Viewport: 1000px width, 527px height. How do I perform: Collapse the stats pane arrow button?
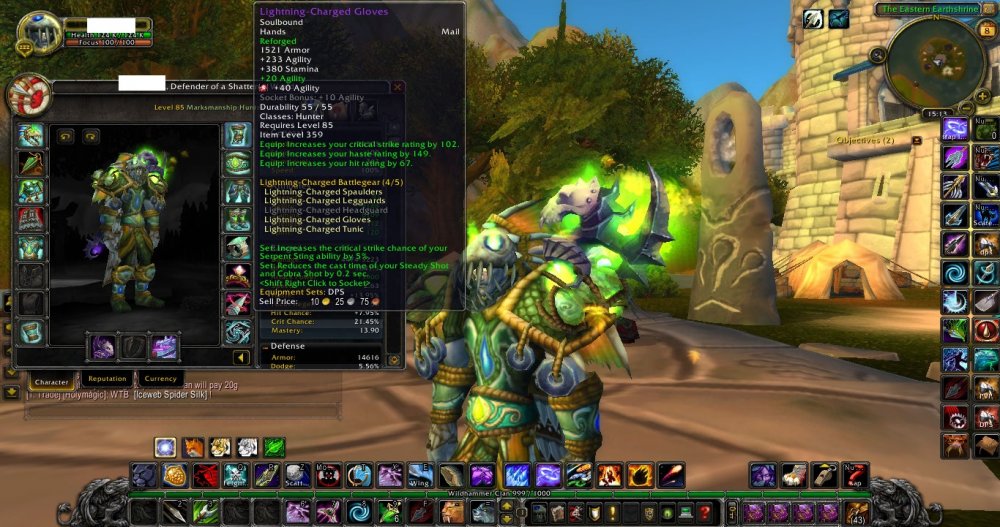click(241, 357)
